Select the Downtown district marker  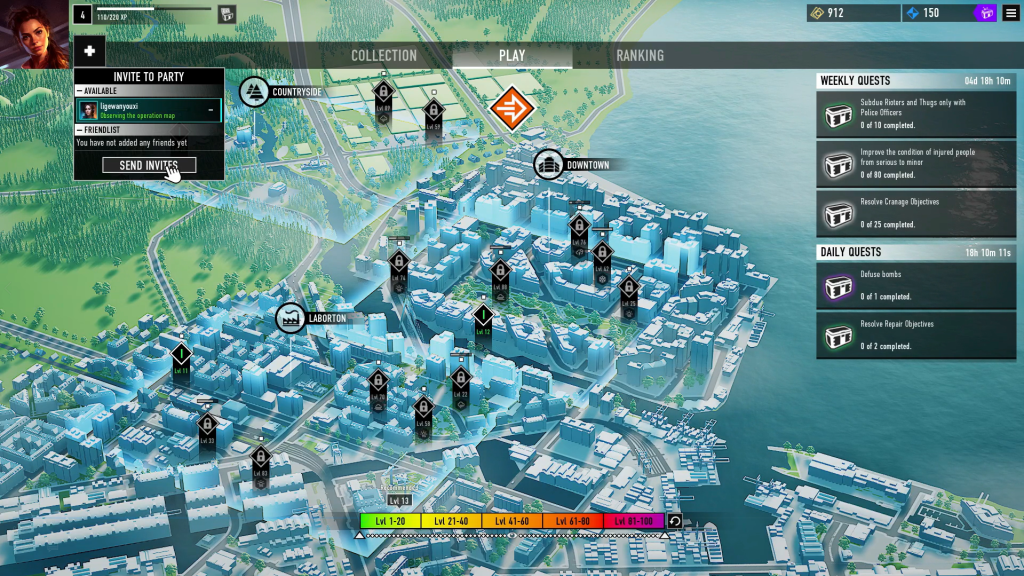pyautogui.click(x=548, y=165)
